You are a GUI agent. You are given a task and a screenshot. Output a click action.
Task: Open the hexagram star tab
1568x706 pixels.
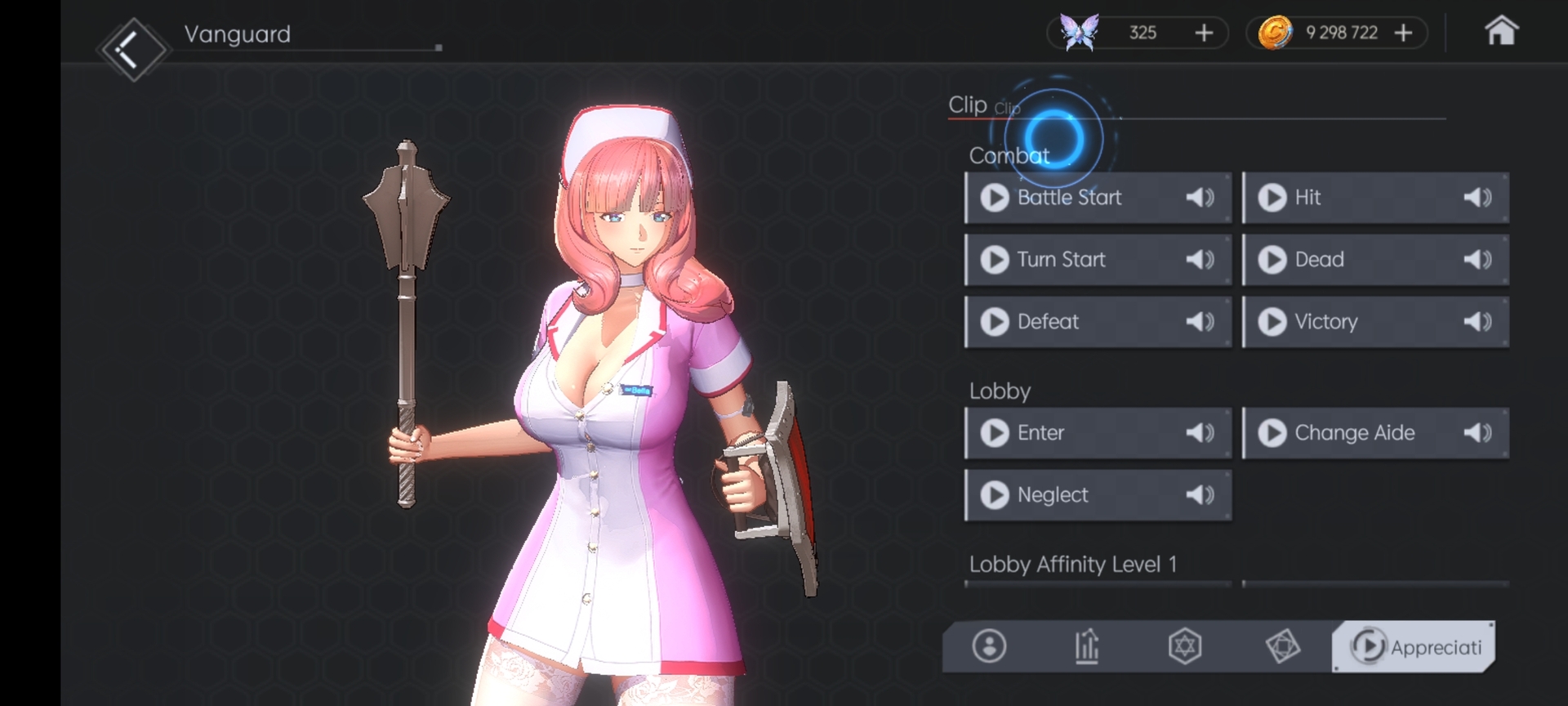tap(1185, 646)
